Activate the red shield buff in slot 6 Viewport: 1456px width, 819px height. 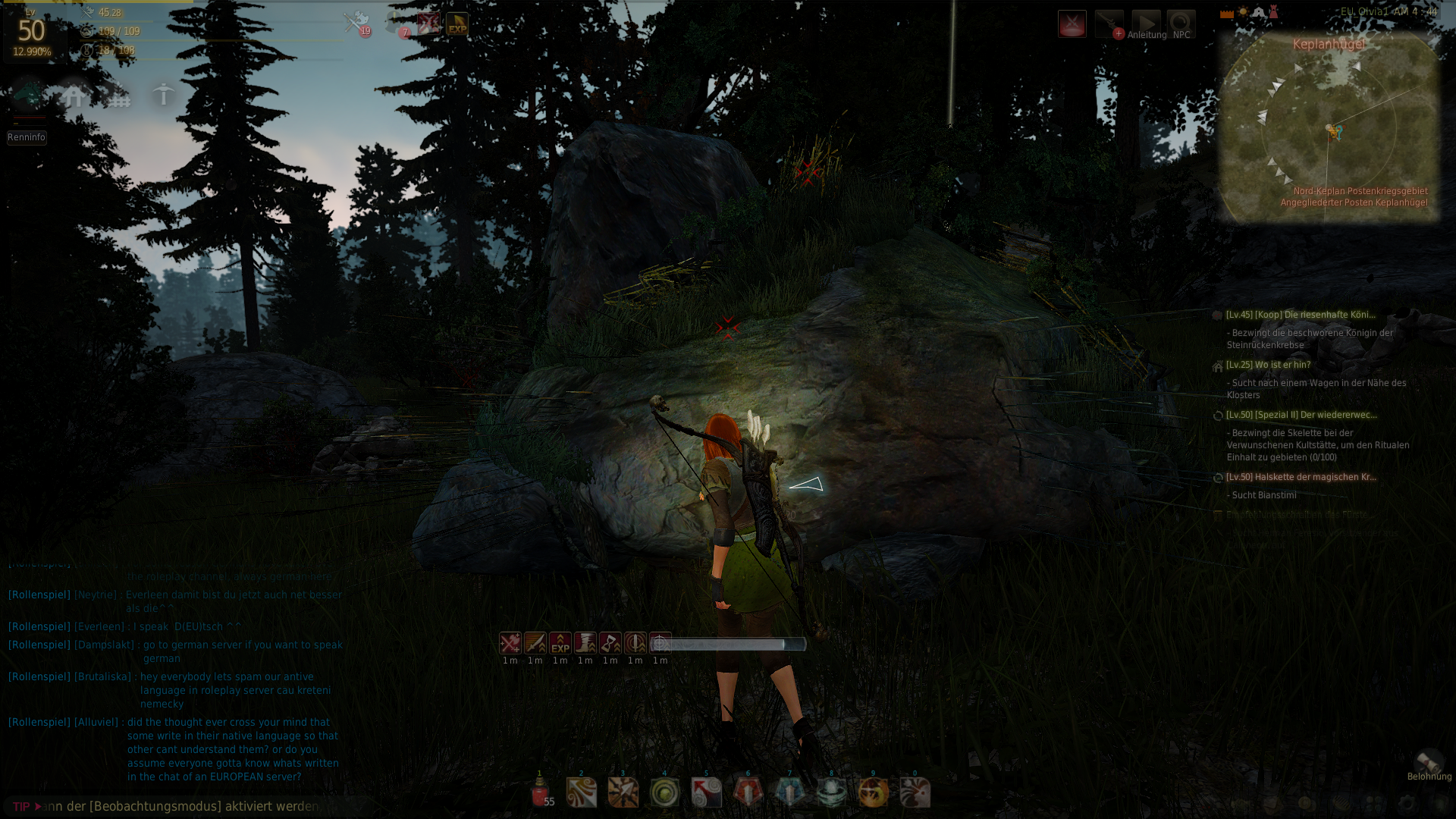tap(748, 793)
